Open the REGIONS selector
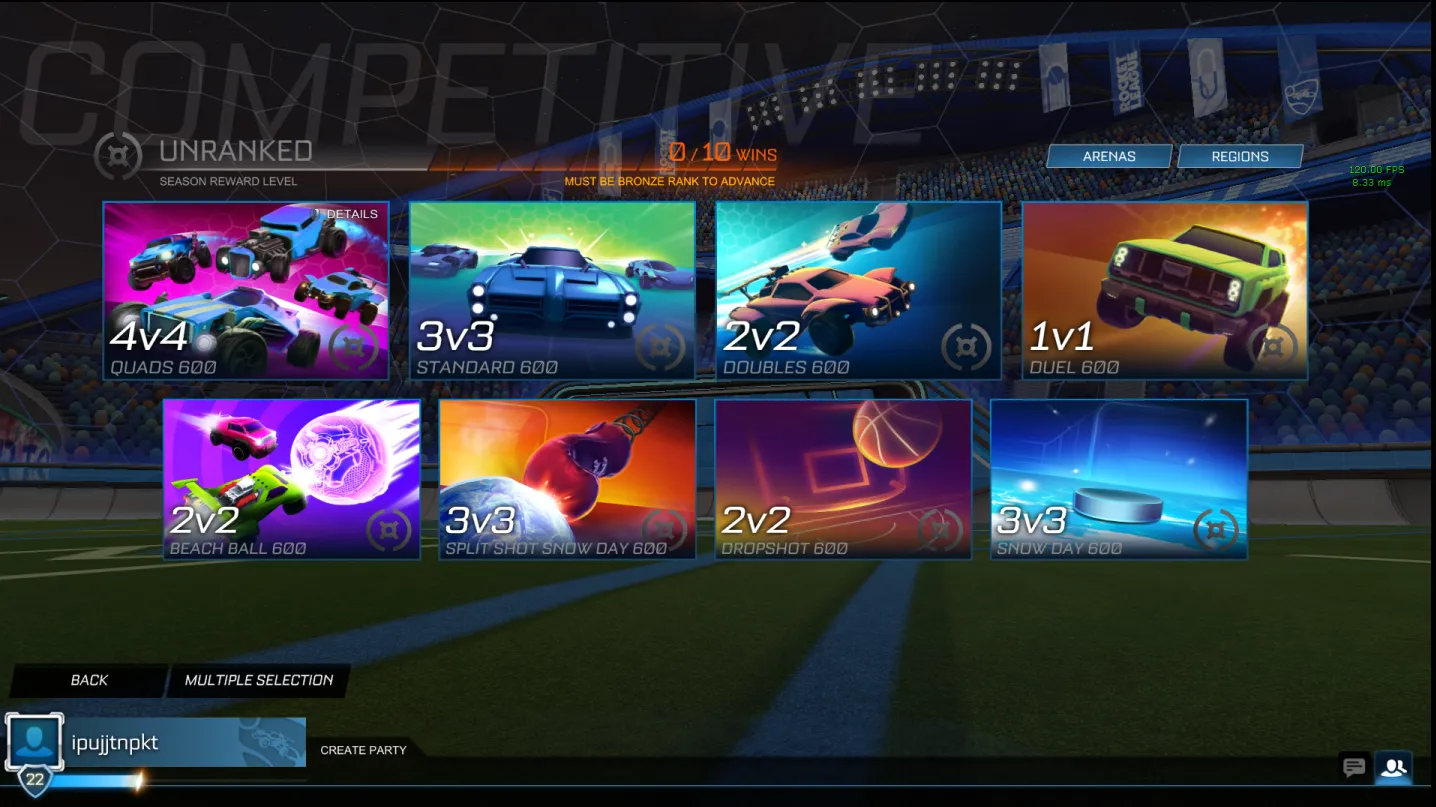The width and height of the screenshot is (1436, 807). [1240, 156]
